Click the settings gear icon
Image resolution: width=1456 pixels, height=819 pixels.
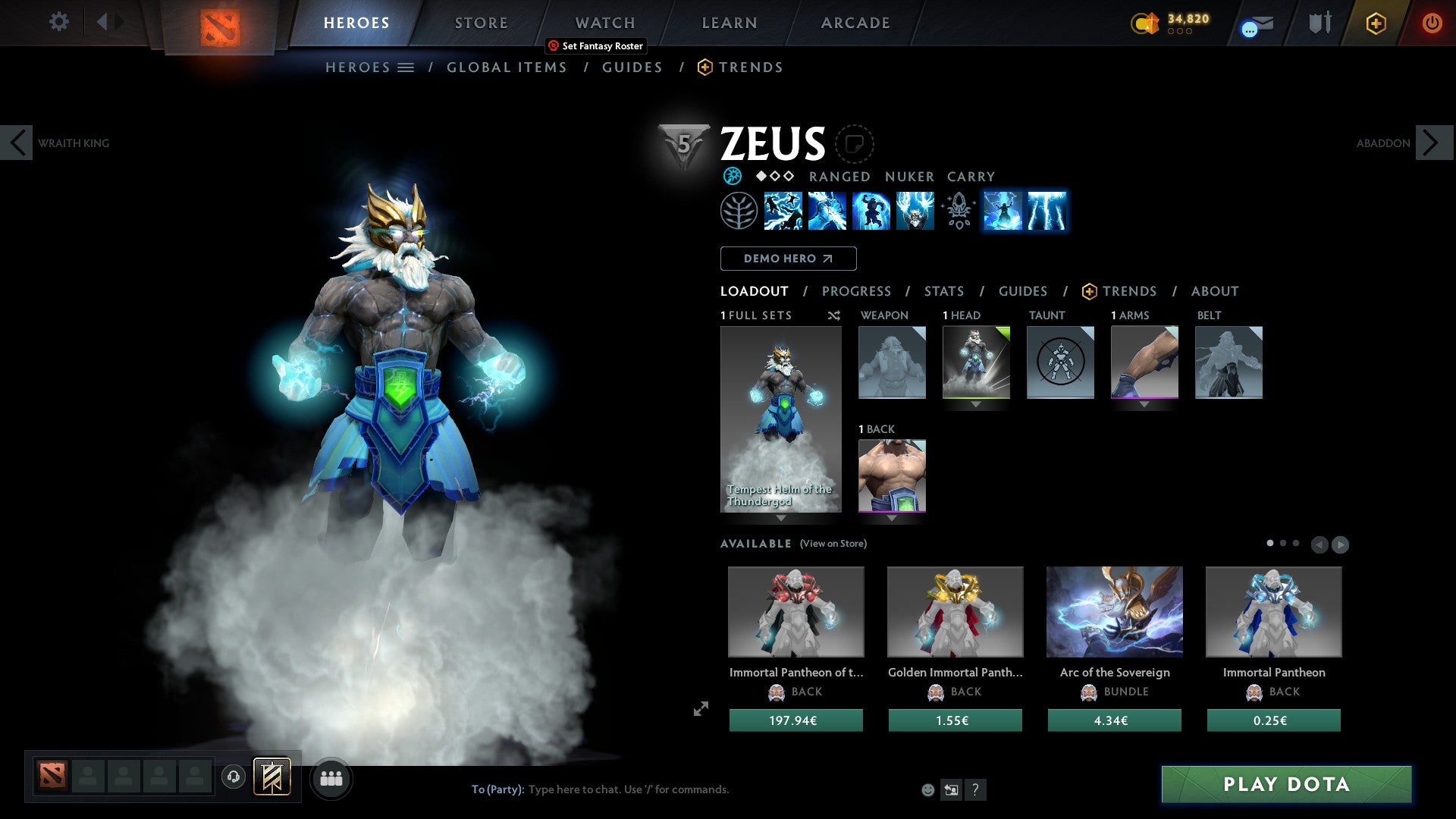[x=58, y=21]
